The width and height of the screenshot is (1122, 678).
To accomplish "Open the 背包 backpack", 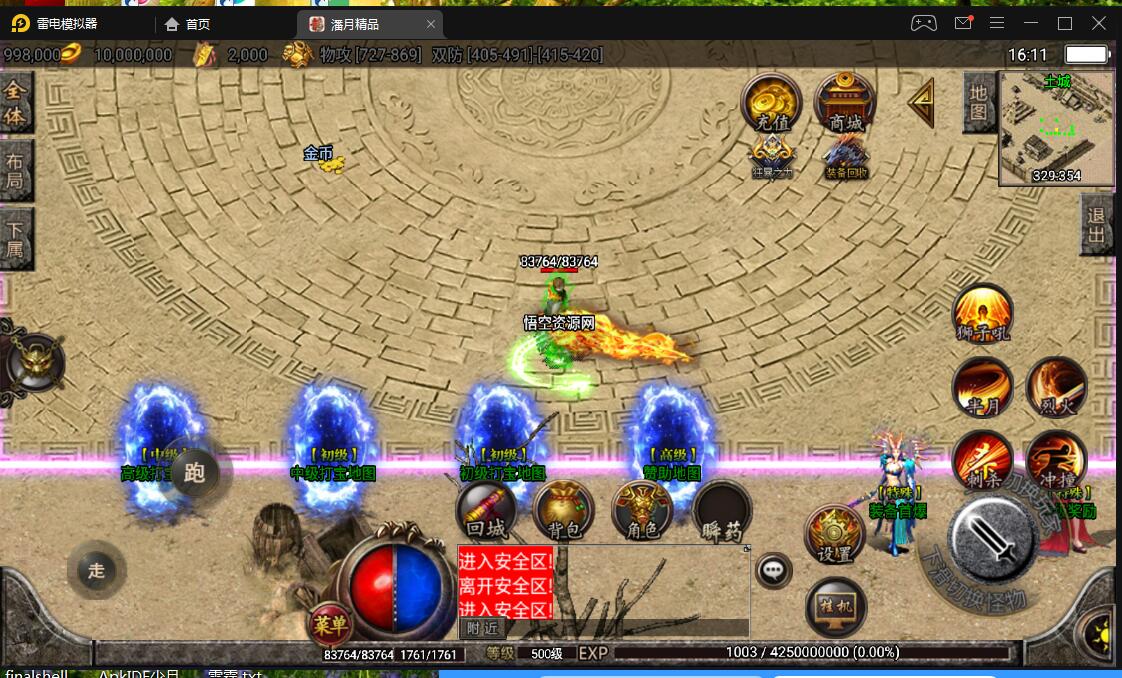I will point(564,511).
